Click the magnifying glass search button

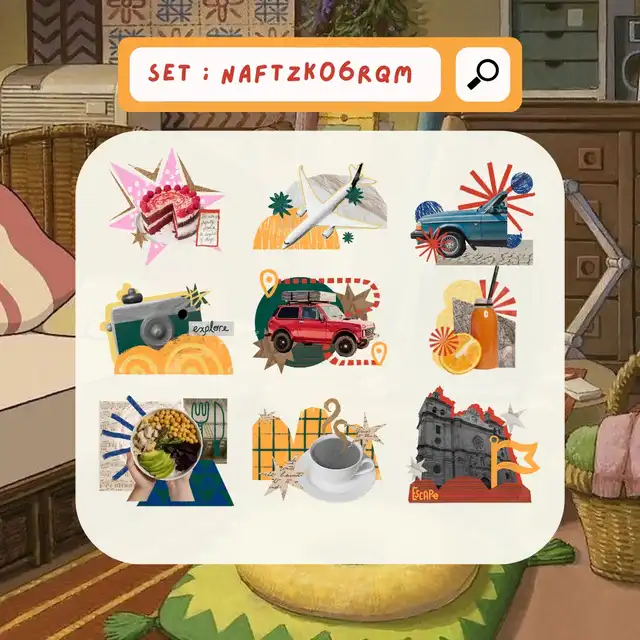click(x=484, y=74)
